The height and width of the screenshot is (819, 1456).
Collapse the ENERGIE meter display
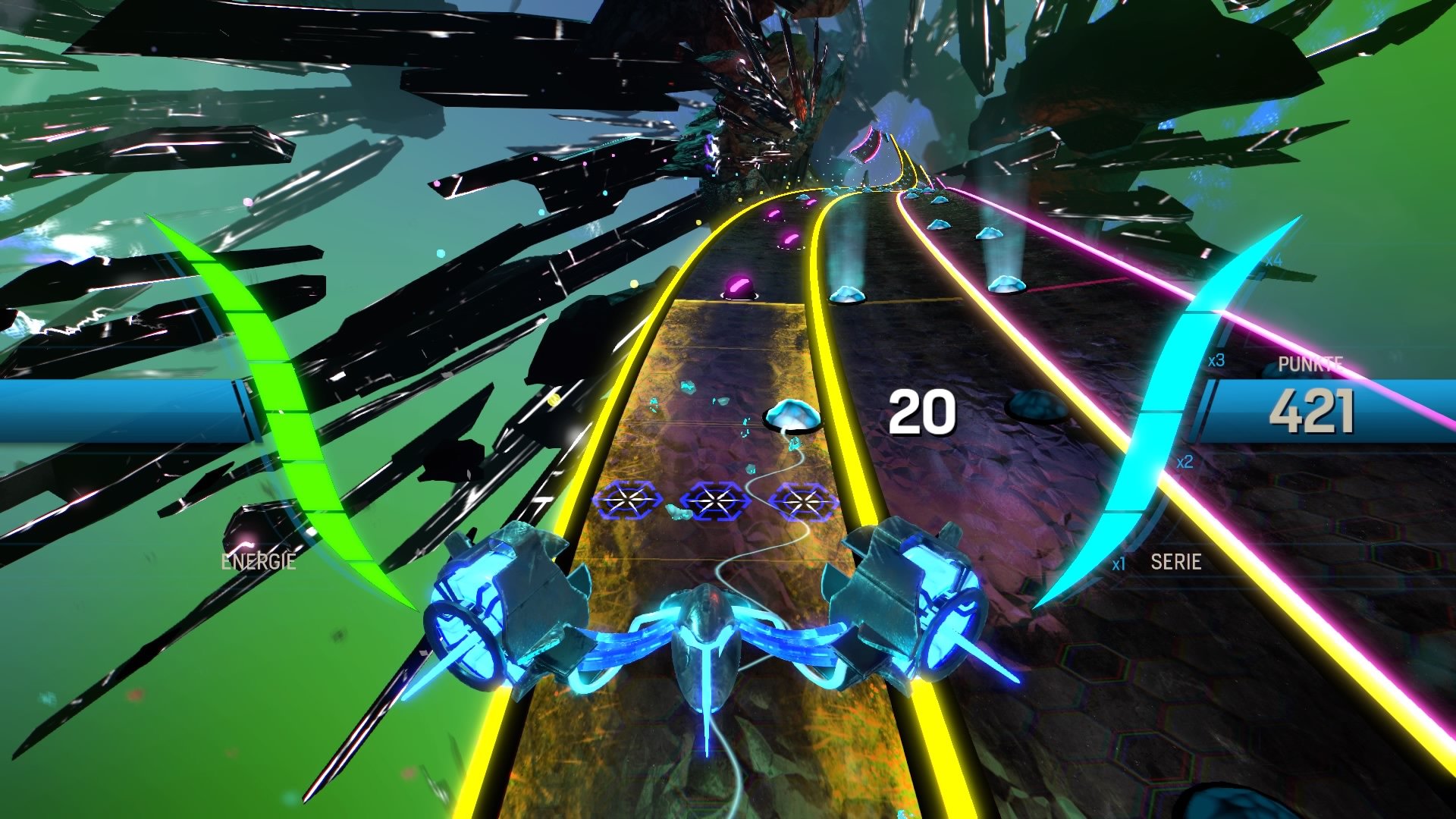pos(258,562)
